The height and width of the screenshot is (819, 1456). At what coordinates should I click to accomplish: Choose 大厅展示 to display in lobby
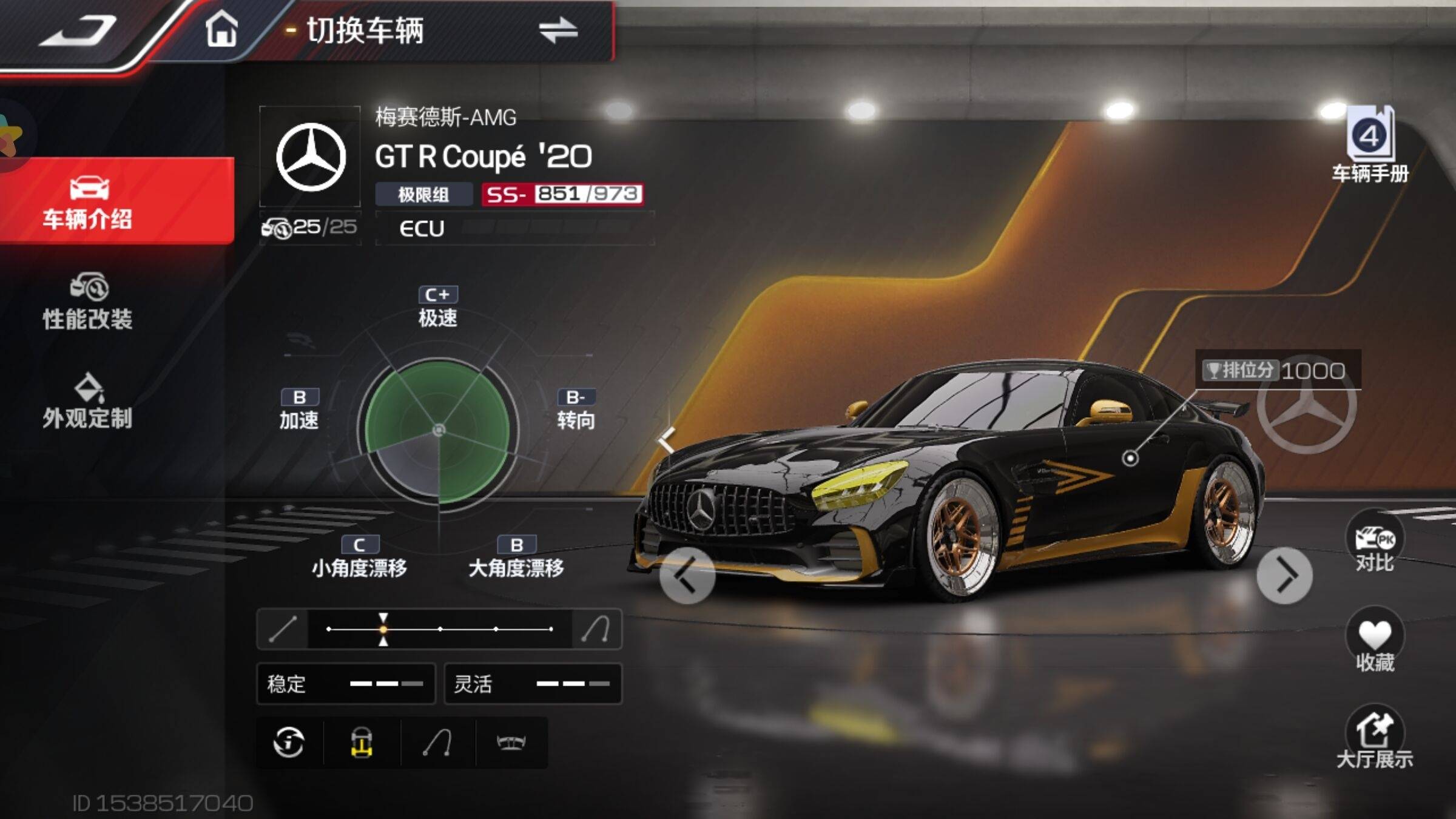(x=1374, y=738)
